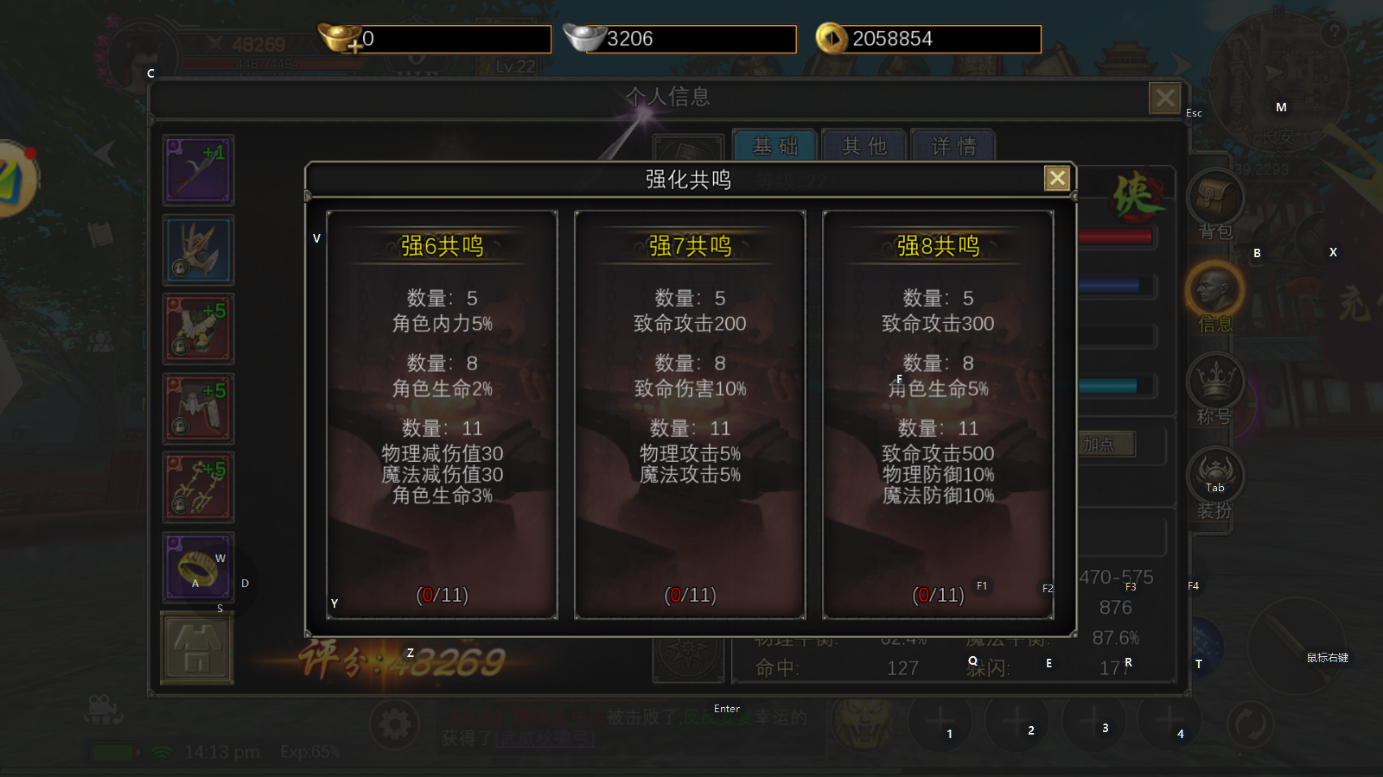Open the help question mark icon
Viewport: 1383px width, 777px height.
coord(1334,33)
